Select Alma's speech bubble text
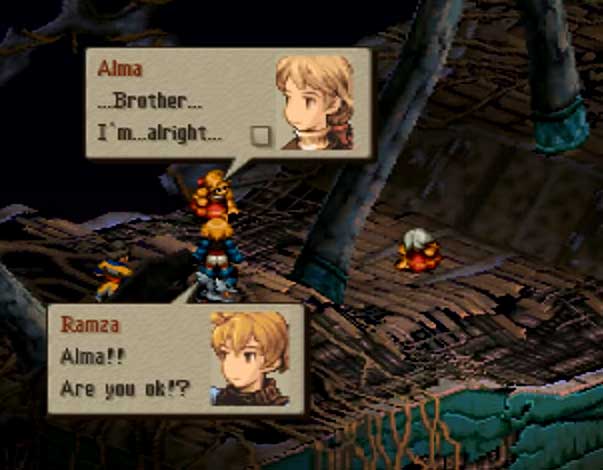This screenshot has height=470, width=603. click(x=160, y=118)
